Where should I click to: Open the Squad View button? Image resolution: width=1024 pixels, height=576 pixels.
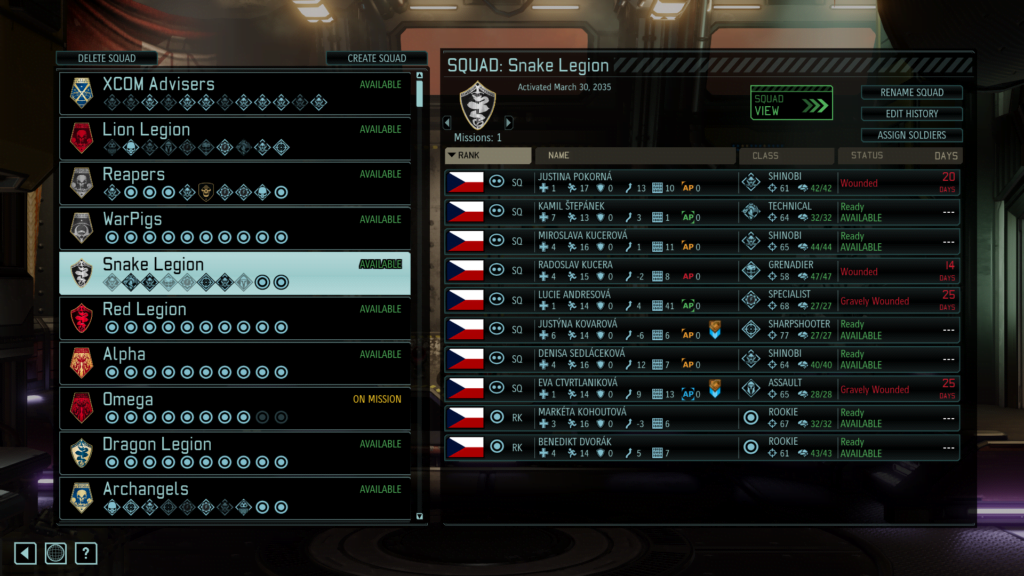791,103
